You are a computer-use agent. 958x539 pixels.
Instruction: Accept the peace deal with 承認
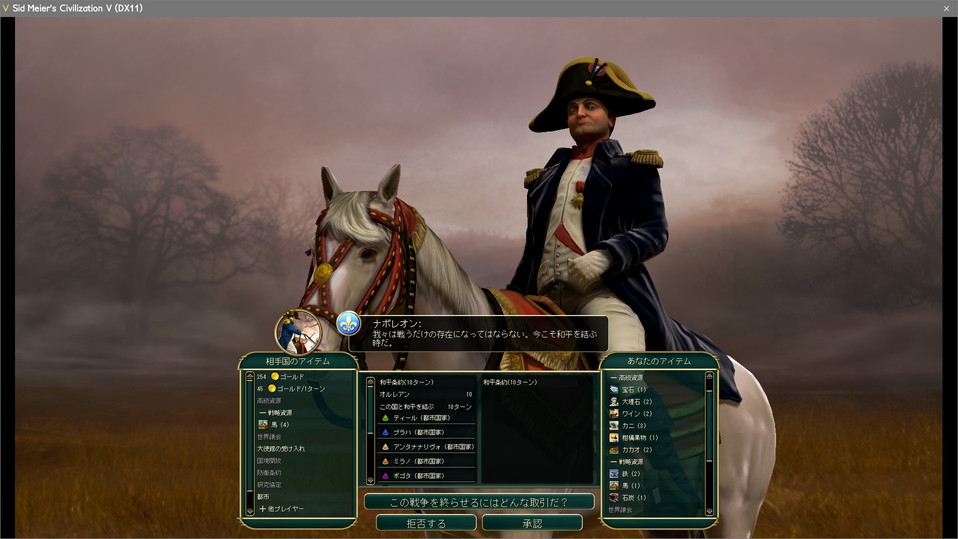pos(532,523)
